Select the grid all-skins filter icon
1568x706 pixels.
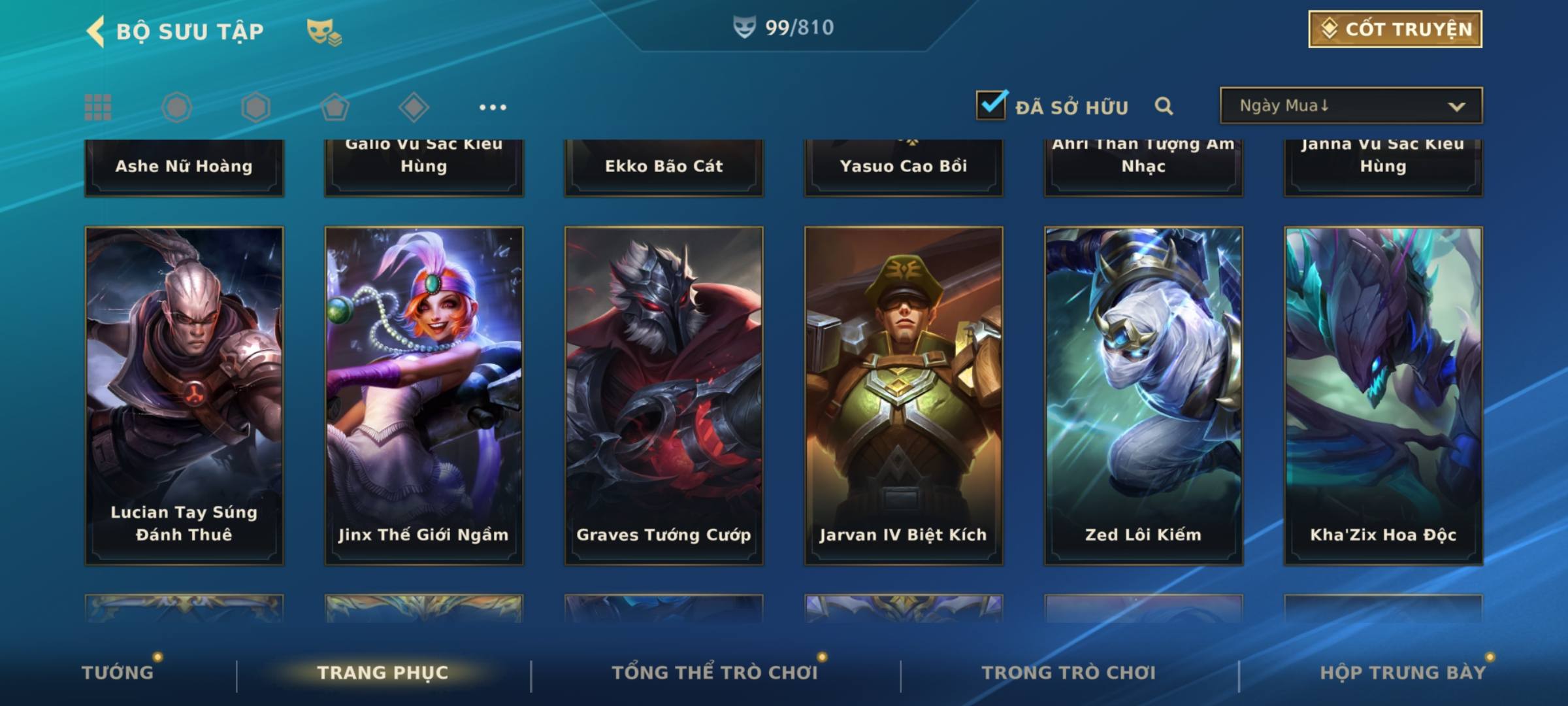[98, 107]
